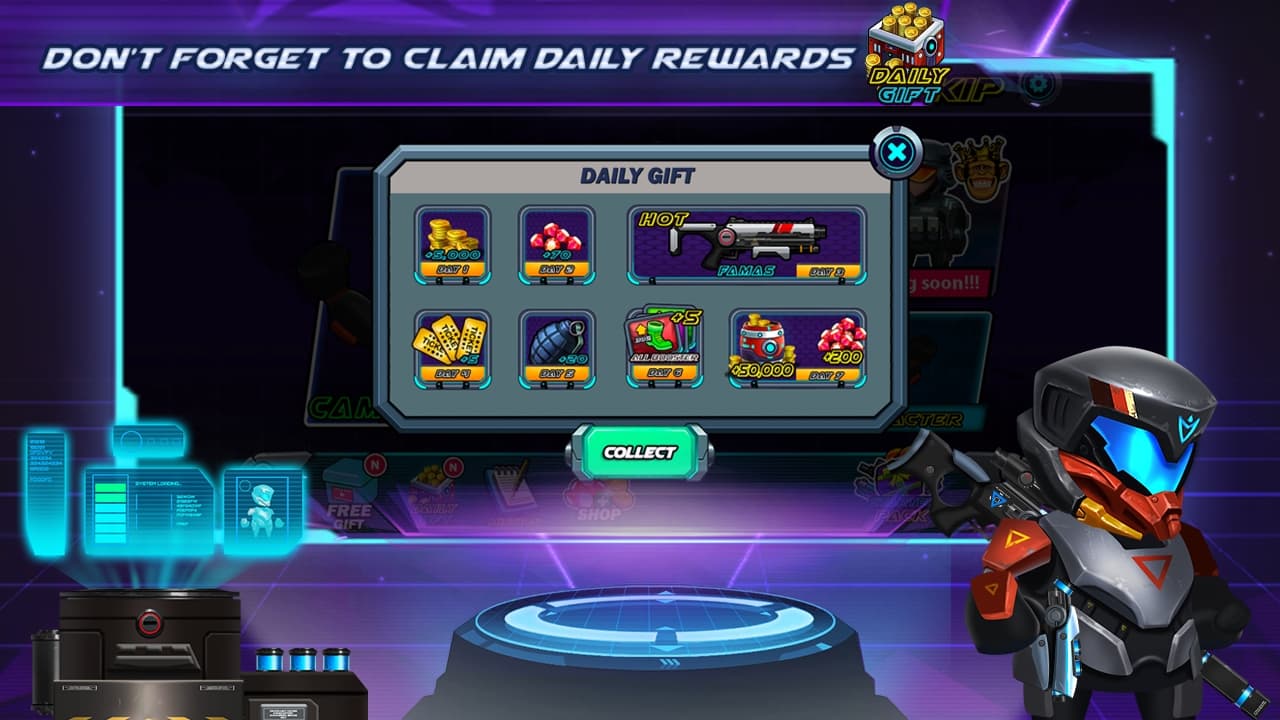The width and height of the screenshot is (1280, 720).
Task: Close the Daily Gift popup
Action: tap(897, 153)
